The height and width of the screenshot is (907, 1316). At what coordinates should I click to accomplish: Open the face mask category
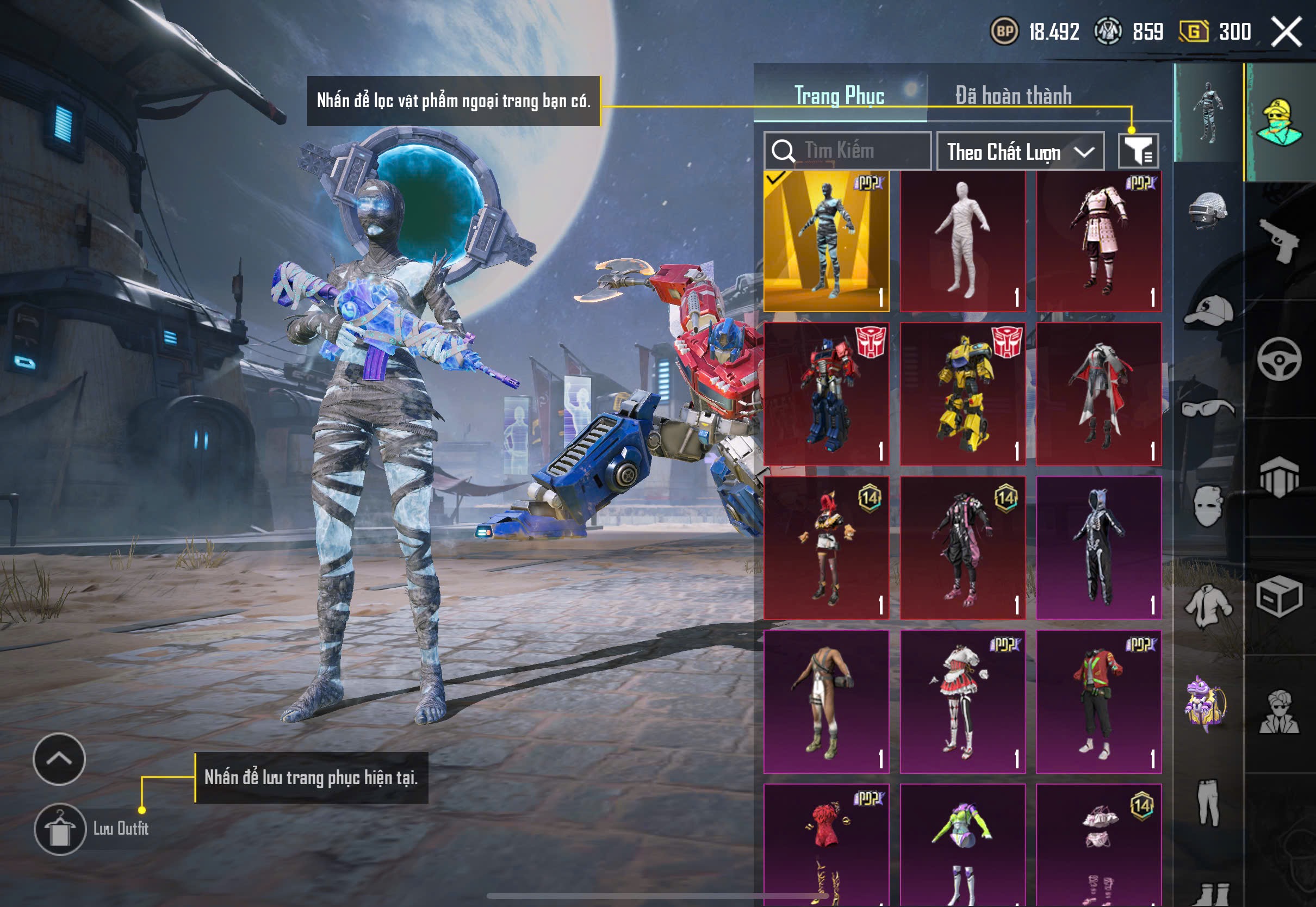coord(1208,505)
